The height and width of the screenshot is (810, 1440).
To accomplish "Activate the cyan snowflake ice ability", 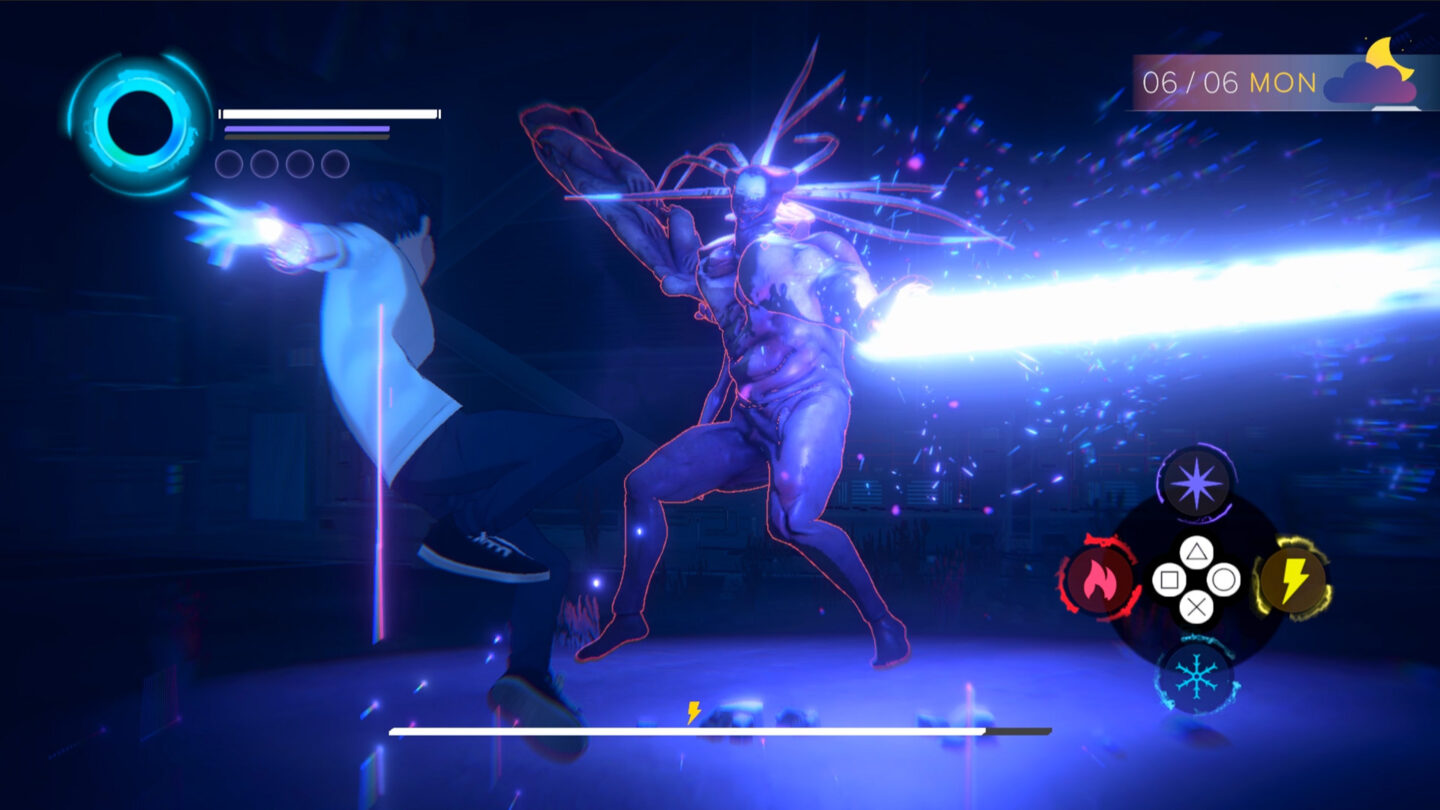I will [x=1194, y=677].
